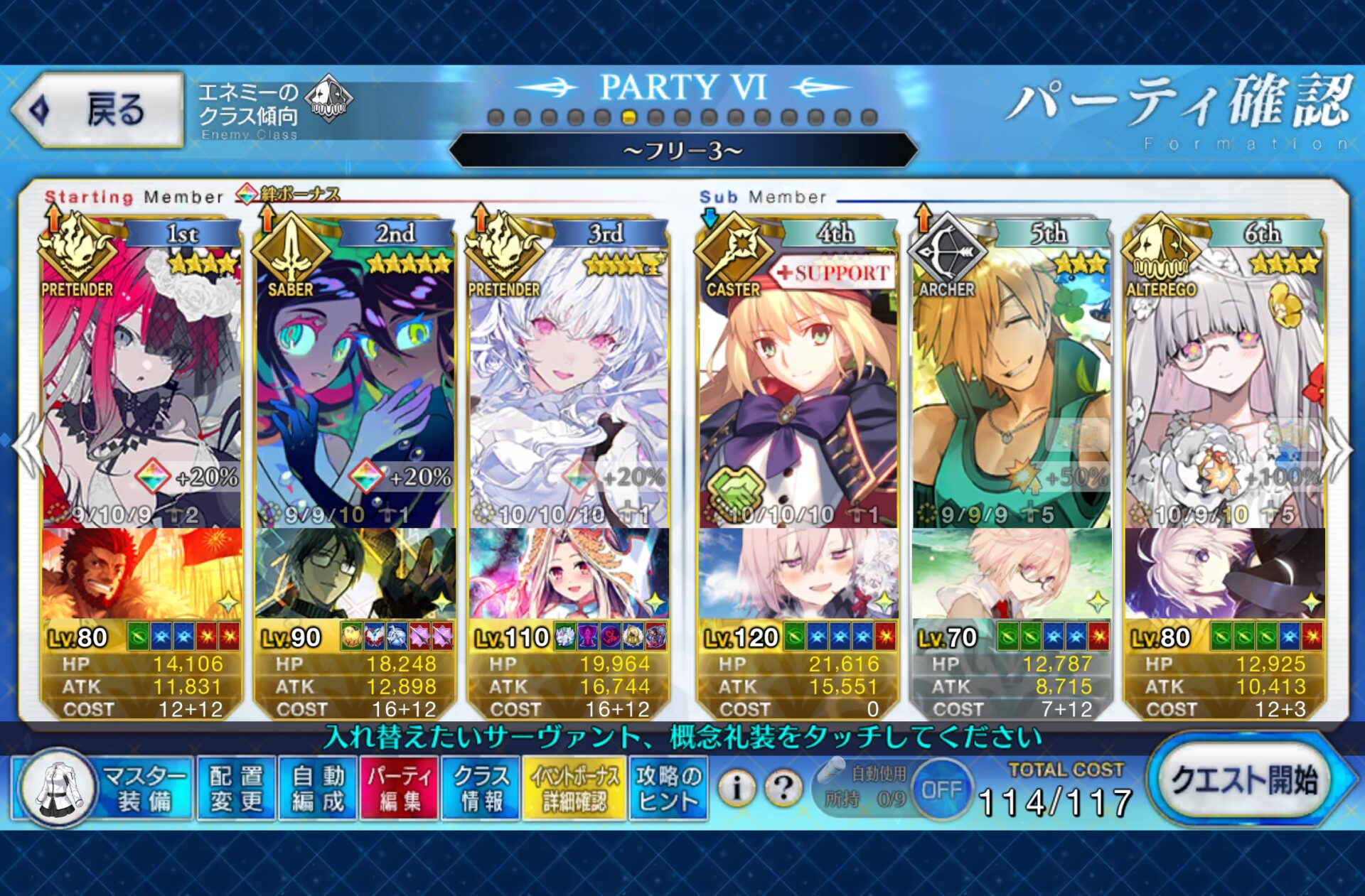Choose 自動編成 auto formation
Viewport: 1365px width, 896px height.
tap(318, 789)
